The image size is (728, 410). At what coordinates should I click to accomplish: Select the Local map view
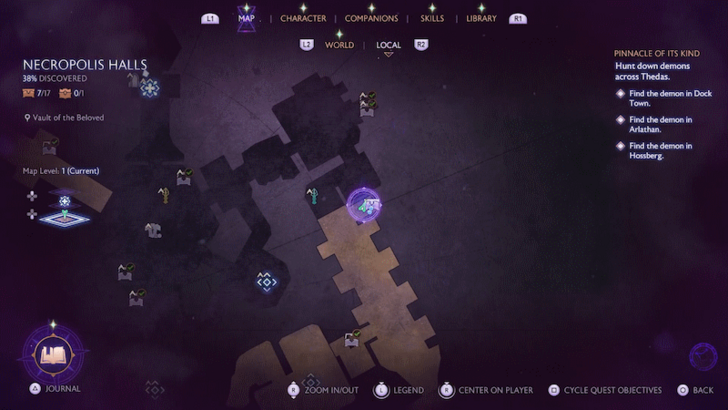coord(388,45)
